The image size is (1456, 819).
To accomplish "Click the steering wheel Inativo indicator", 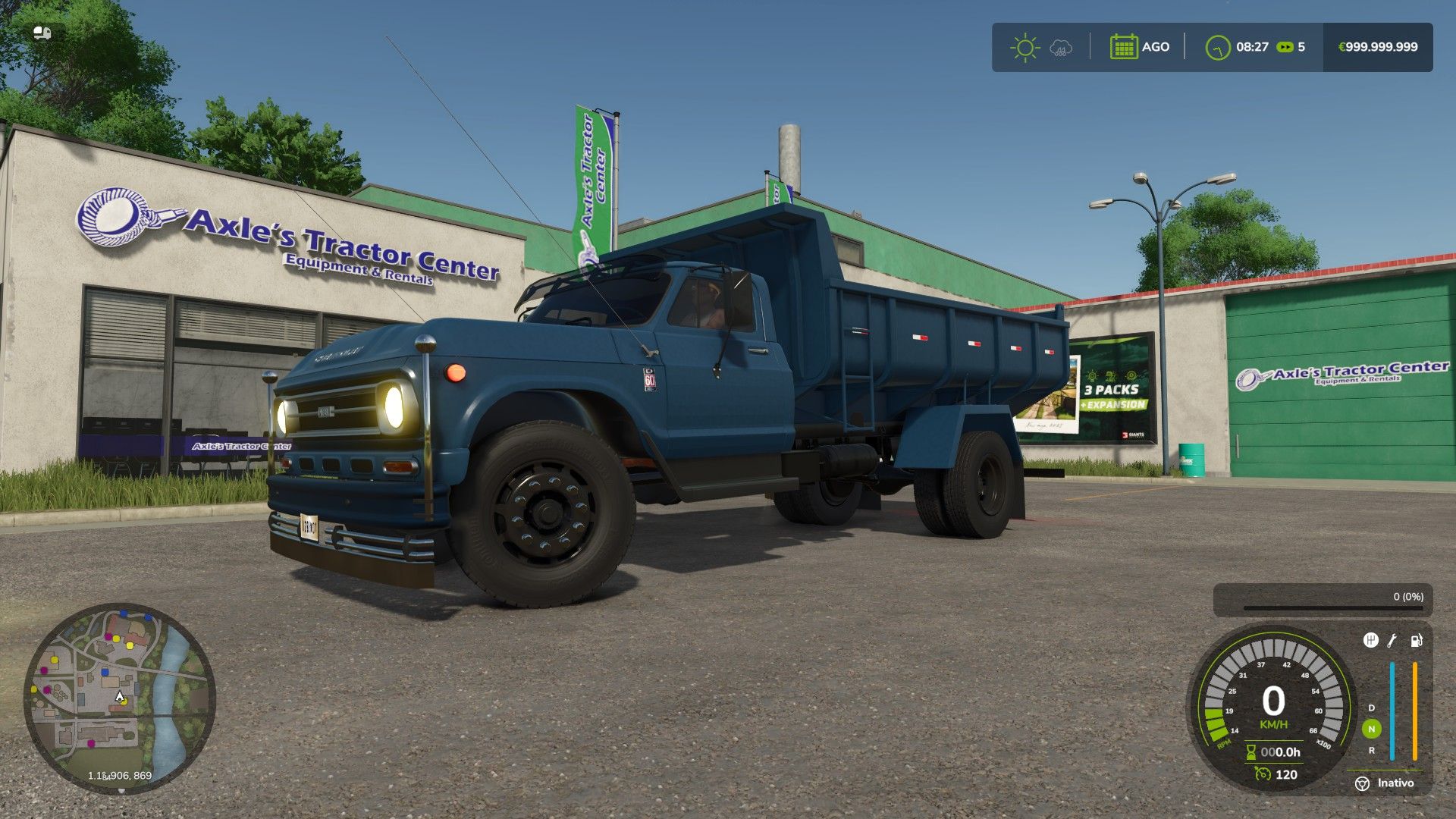I will 1363,783.
